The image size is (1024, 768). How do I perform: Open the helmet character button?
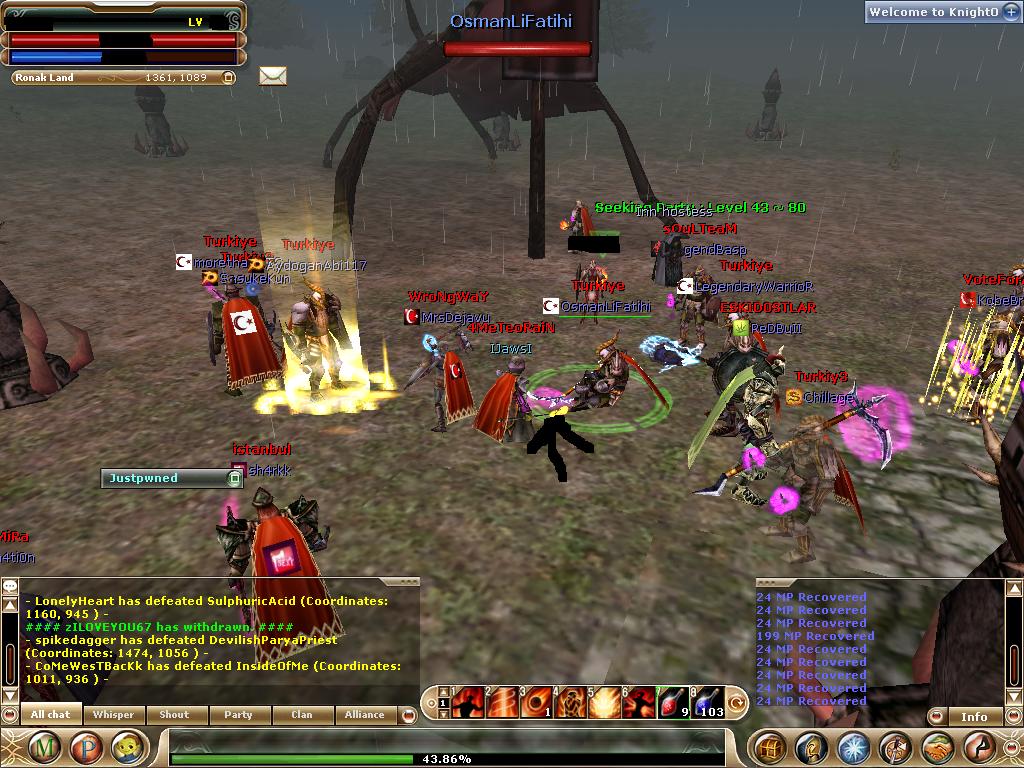click(811, 747)
